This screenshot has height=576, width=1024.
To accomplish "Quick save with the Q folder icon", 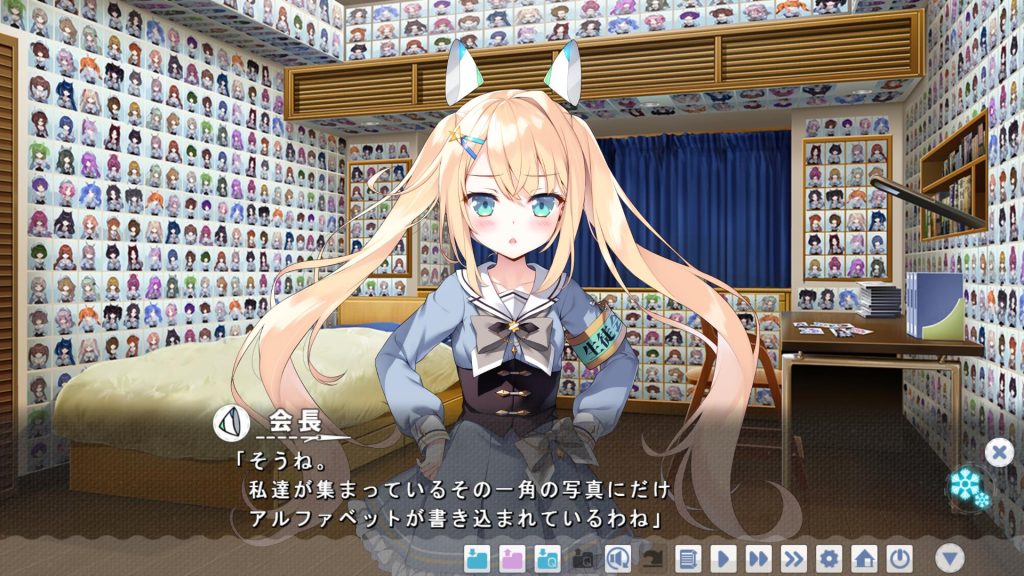I will [x=547, y=558].
